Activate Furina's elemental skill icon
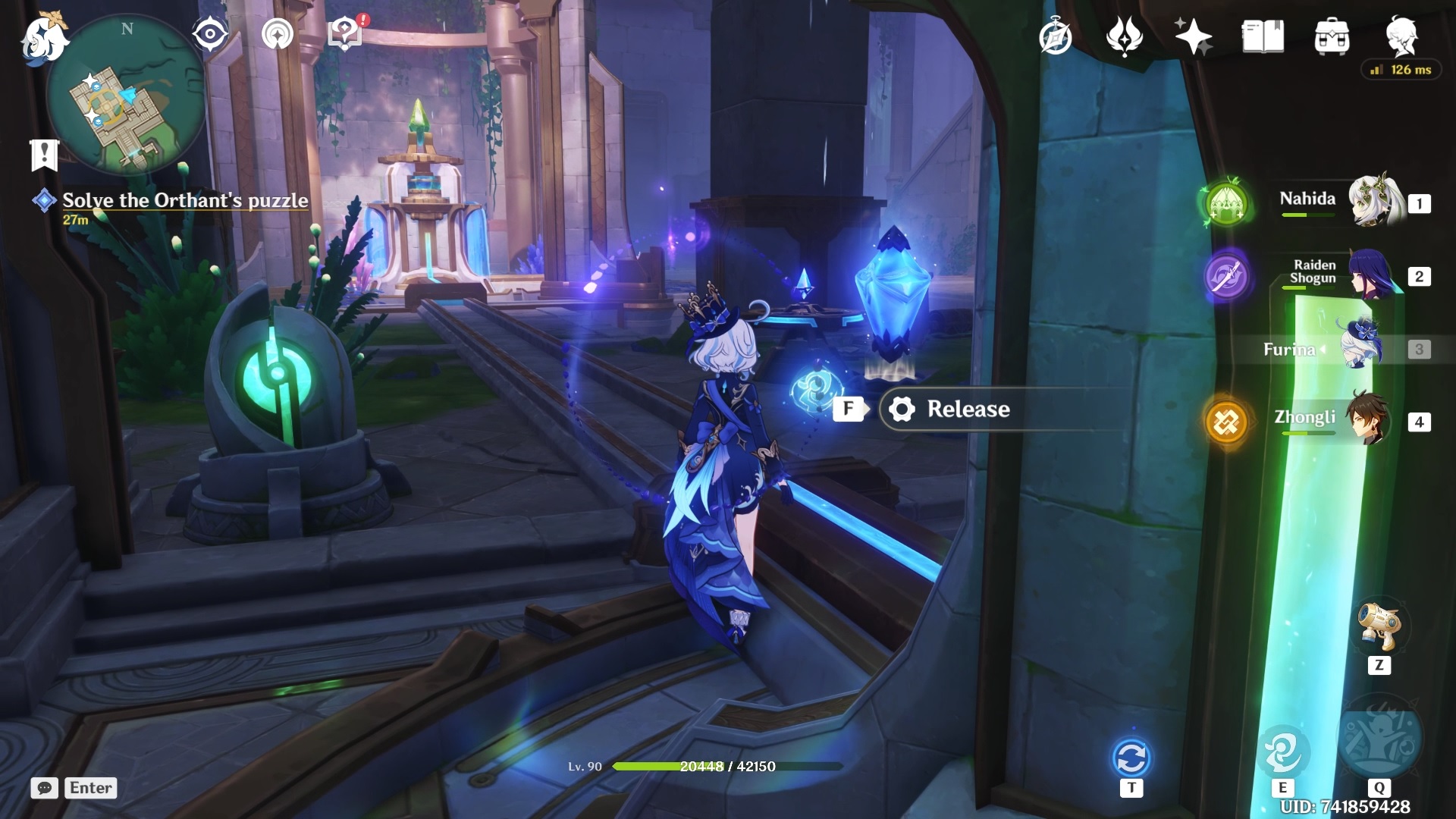Image resolution: width=1456 pixels, height=819 pixels. (1282, 752)
